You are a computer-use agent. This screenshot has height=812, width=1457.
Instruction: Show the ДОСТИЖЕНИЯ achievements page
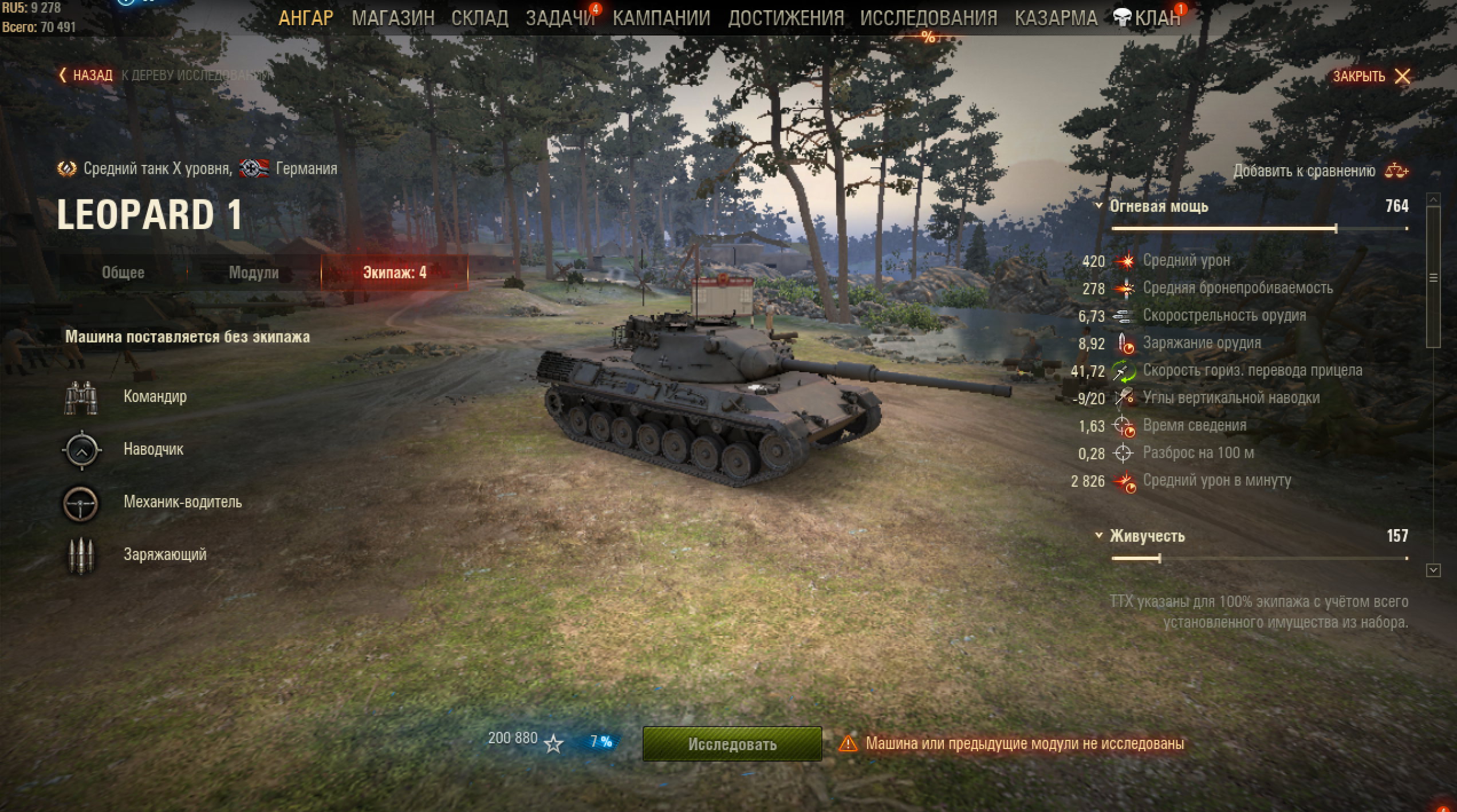786,18
